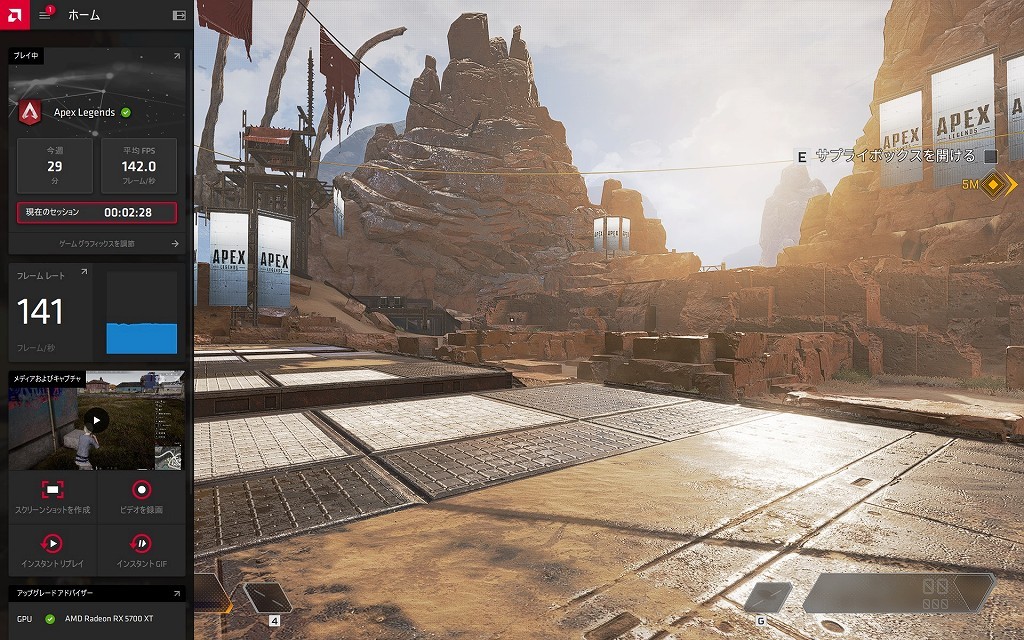Select the ordnance slot labeled G
This screenshot has width=1024, height=640.
pyautogui.click(x=768, y=597)
